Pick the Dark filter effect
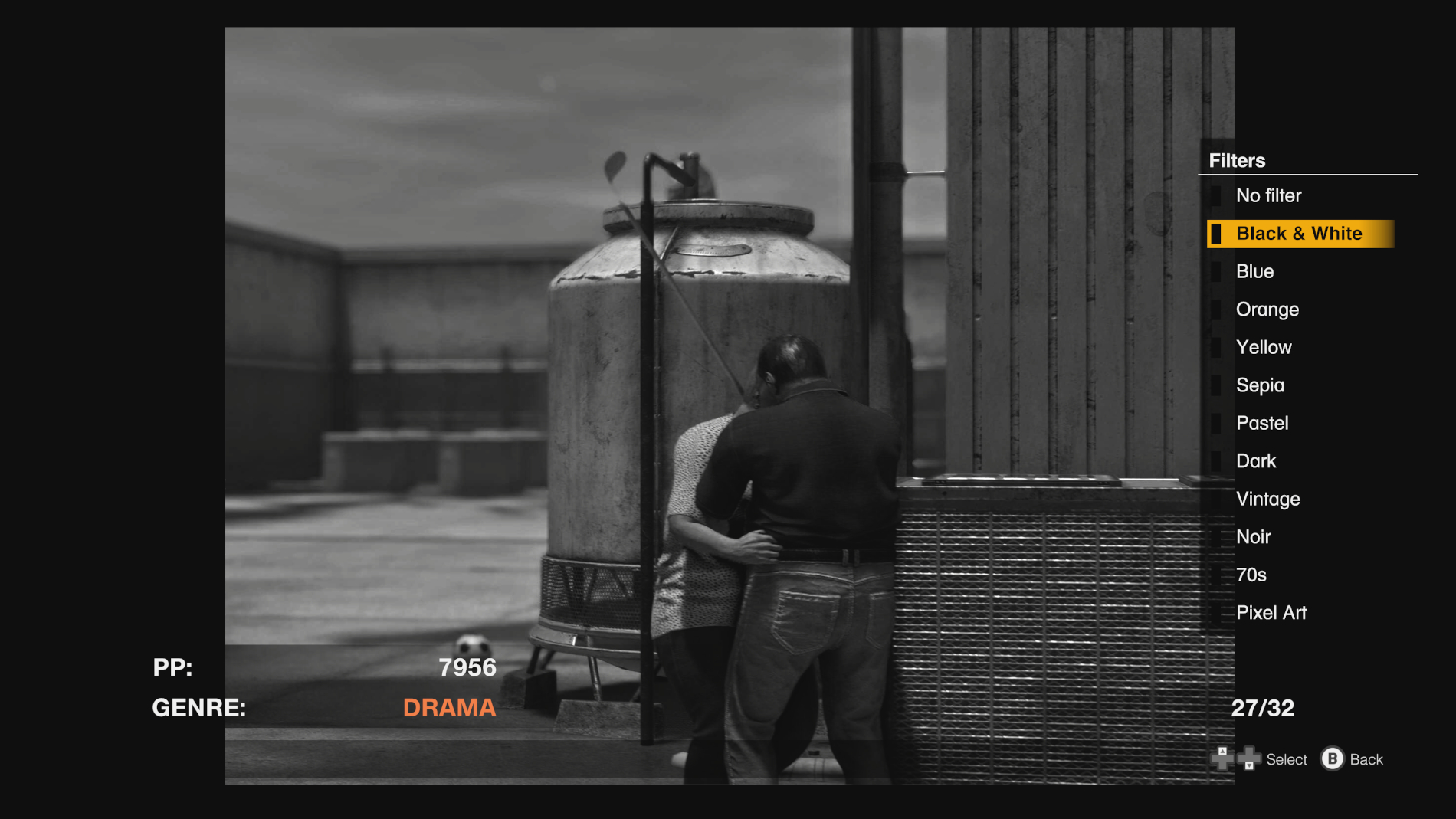The width and height of the screenshot is (1456, 819). tap(1256, 460)
